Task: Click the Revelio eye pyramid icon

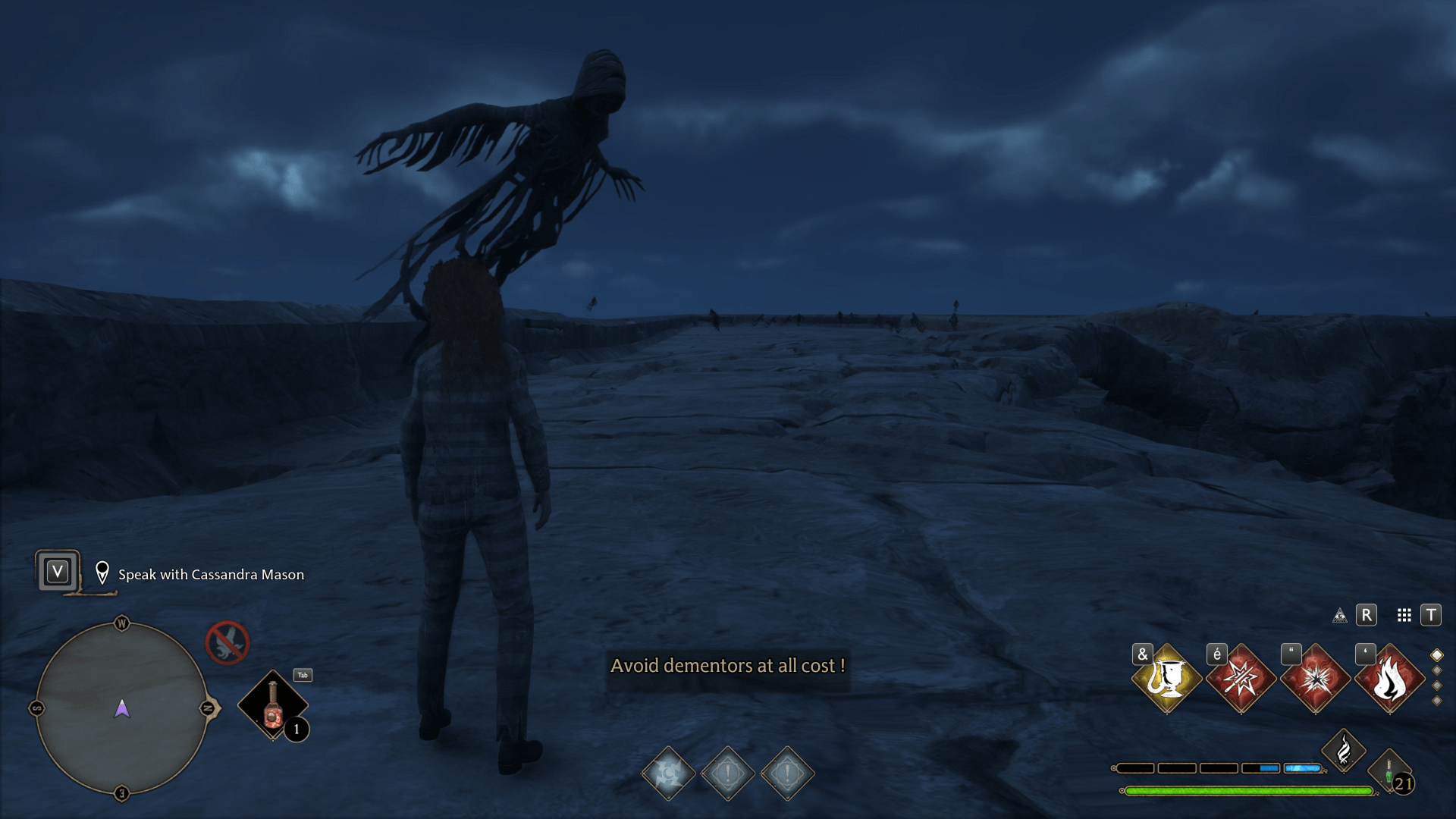Action: (1339, 616)
